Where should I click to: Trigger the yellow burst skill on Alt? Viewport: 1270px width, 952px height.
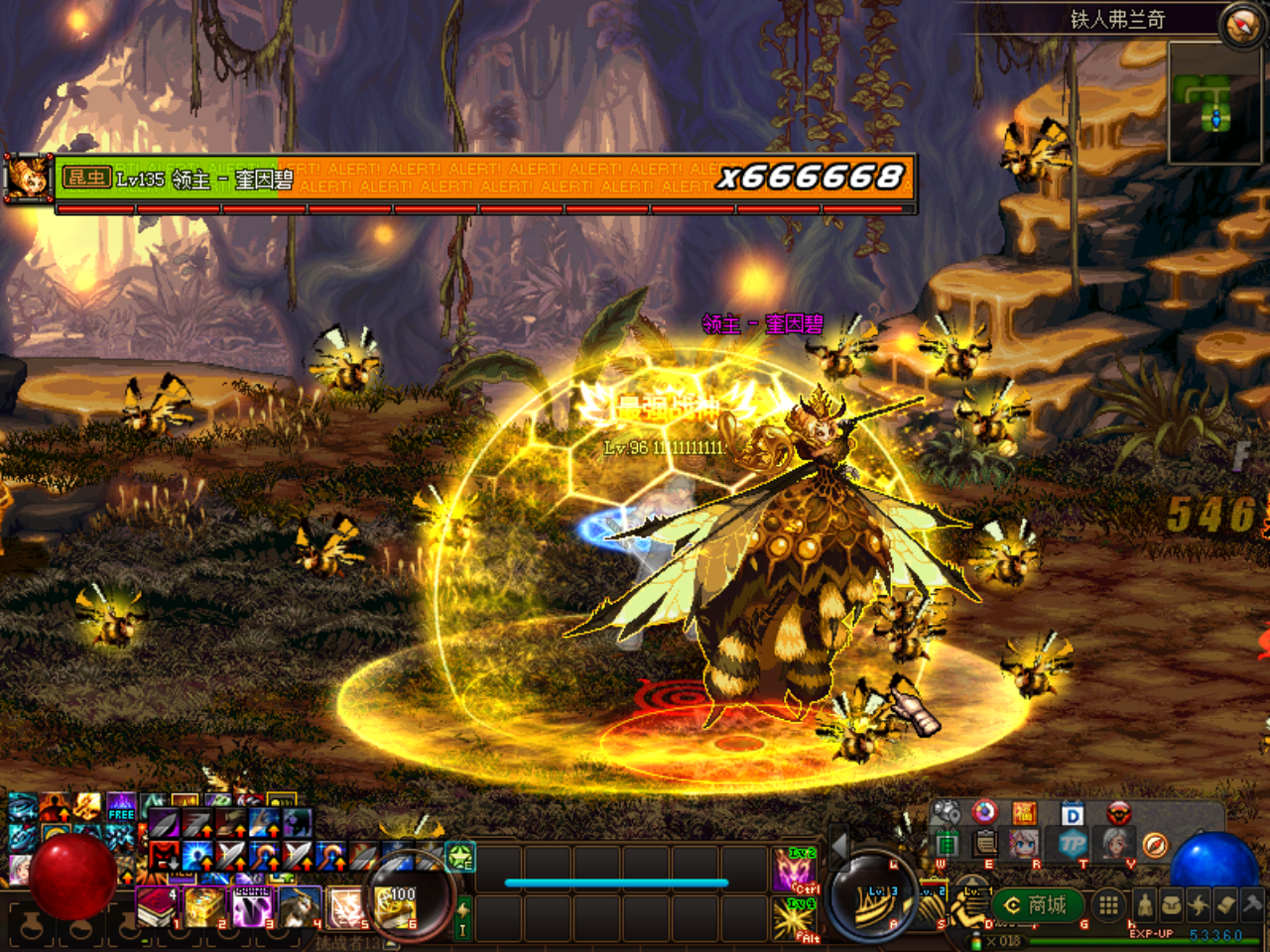[x=796, y=919]
